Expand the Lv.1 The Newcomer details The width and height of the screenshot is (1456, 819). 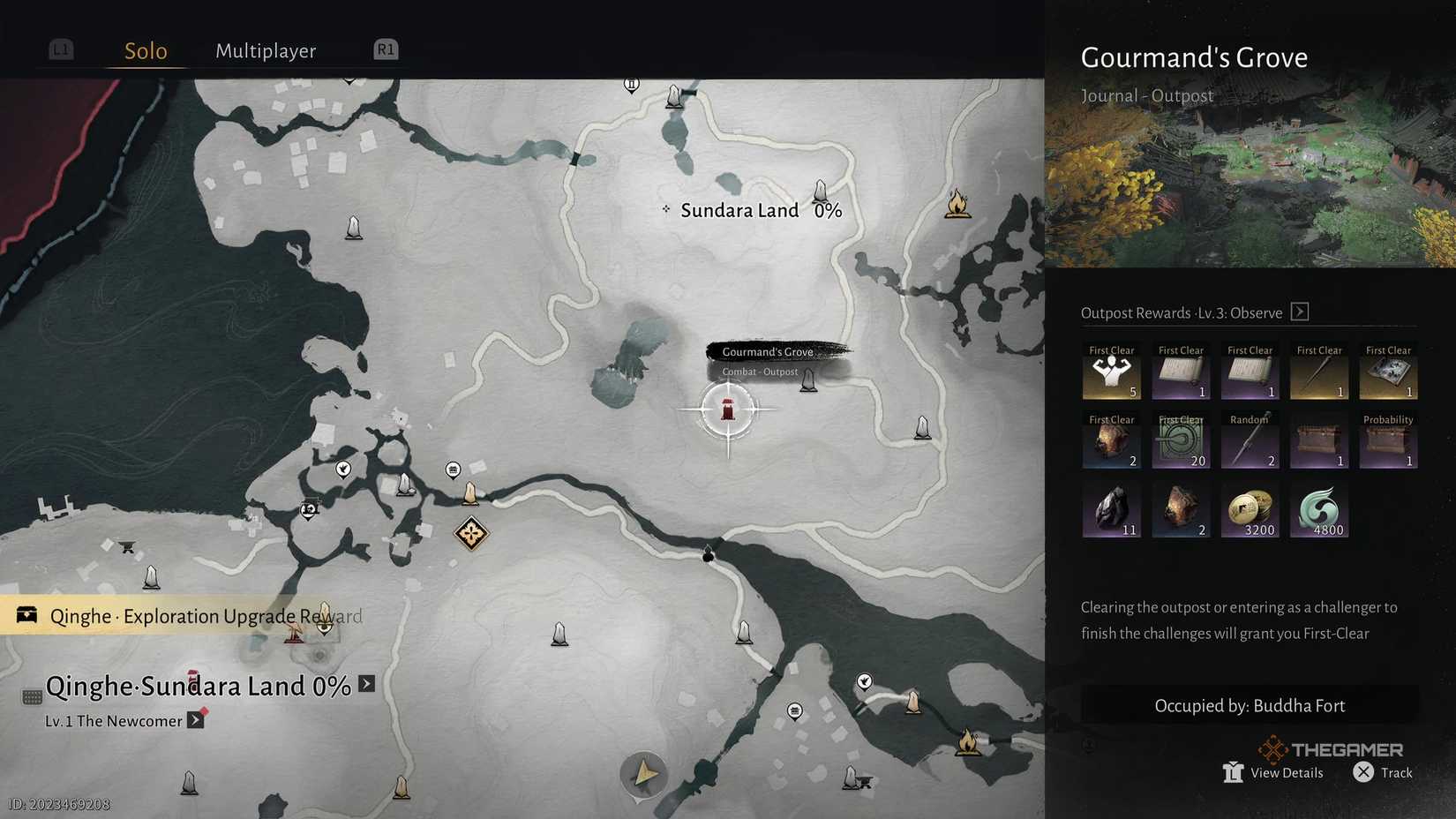195,720
